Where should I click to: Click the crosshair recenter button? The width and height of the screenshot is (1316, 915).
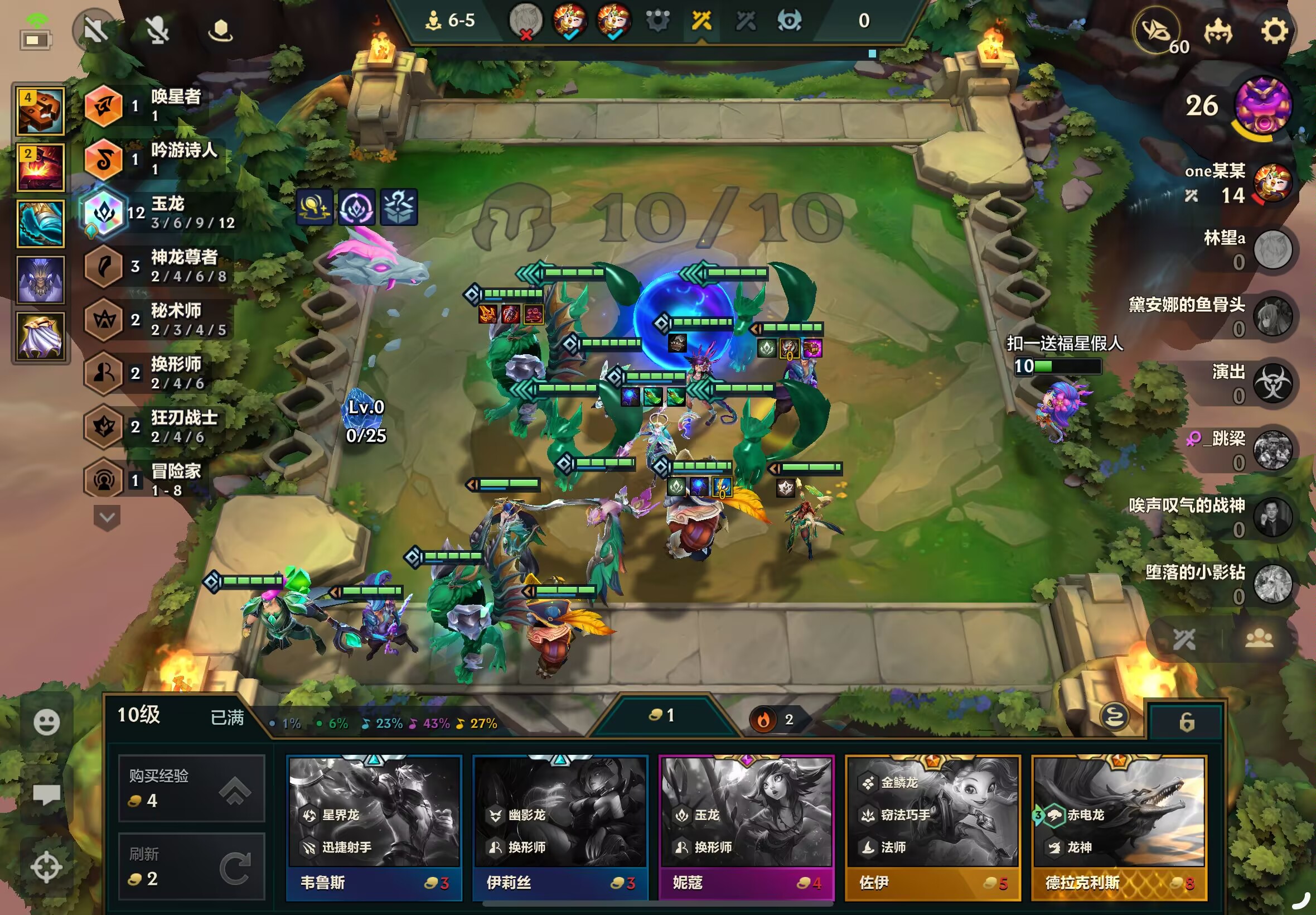pos(46,867)
